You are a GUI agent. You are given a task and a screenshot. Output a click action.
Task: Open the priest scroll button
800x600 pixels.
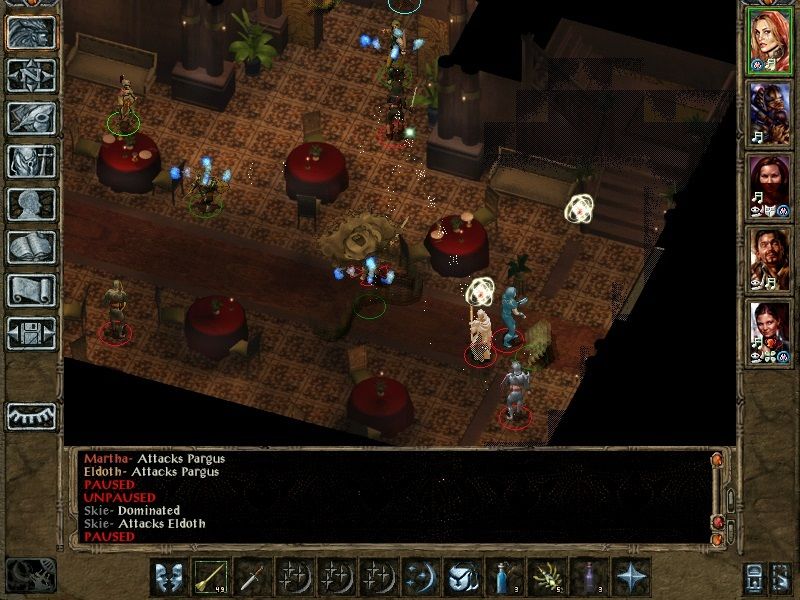click(31, 290)
